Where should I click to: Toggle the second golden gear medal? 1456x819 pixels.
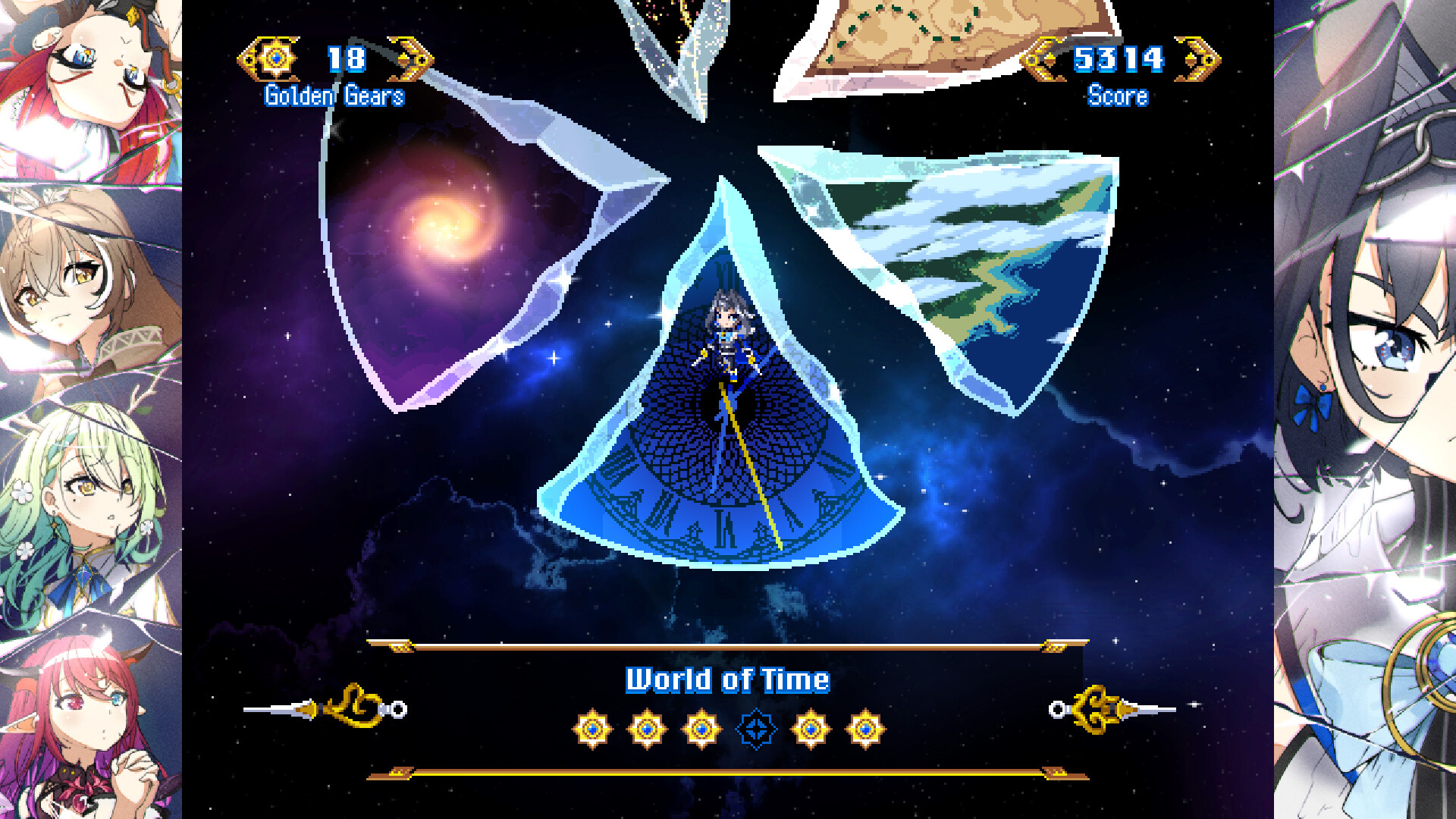(x=648, y=728)
